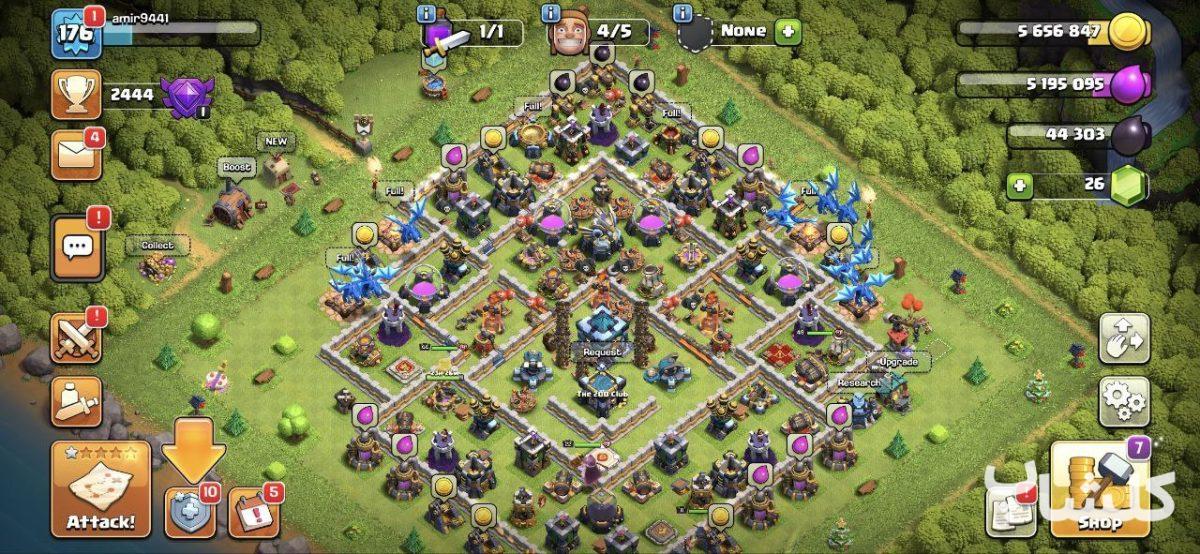Open the settings gears button
Image resolution: width=1200 pixels, height=554 pixels.
click(x=1124, y=402)
